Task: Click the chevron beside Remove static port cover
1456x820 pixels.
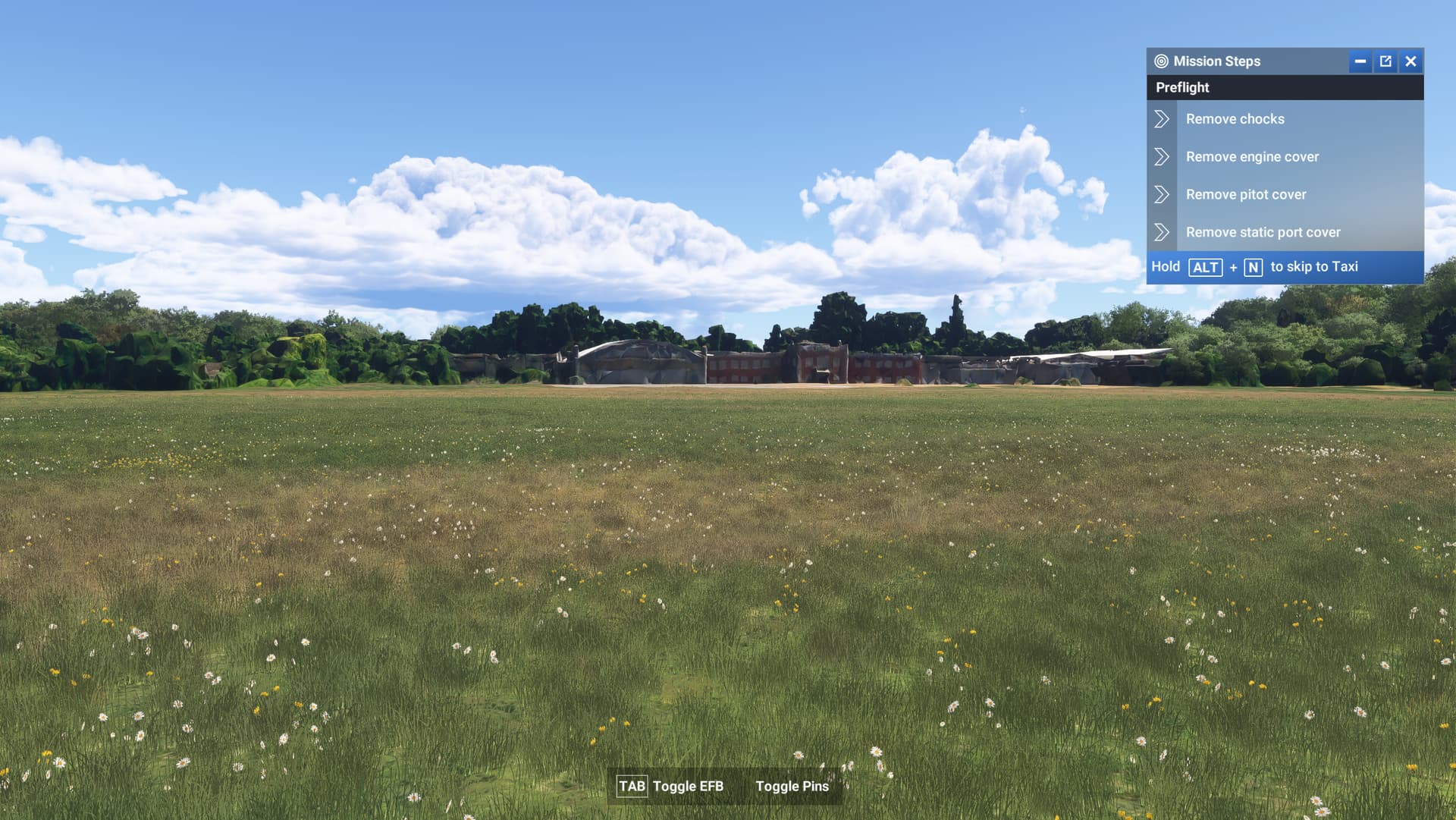Action: pos(1162,232)
